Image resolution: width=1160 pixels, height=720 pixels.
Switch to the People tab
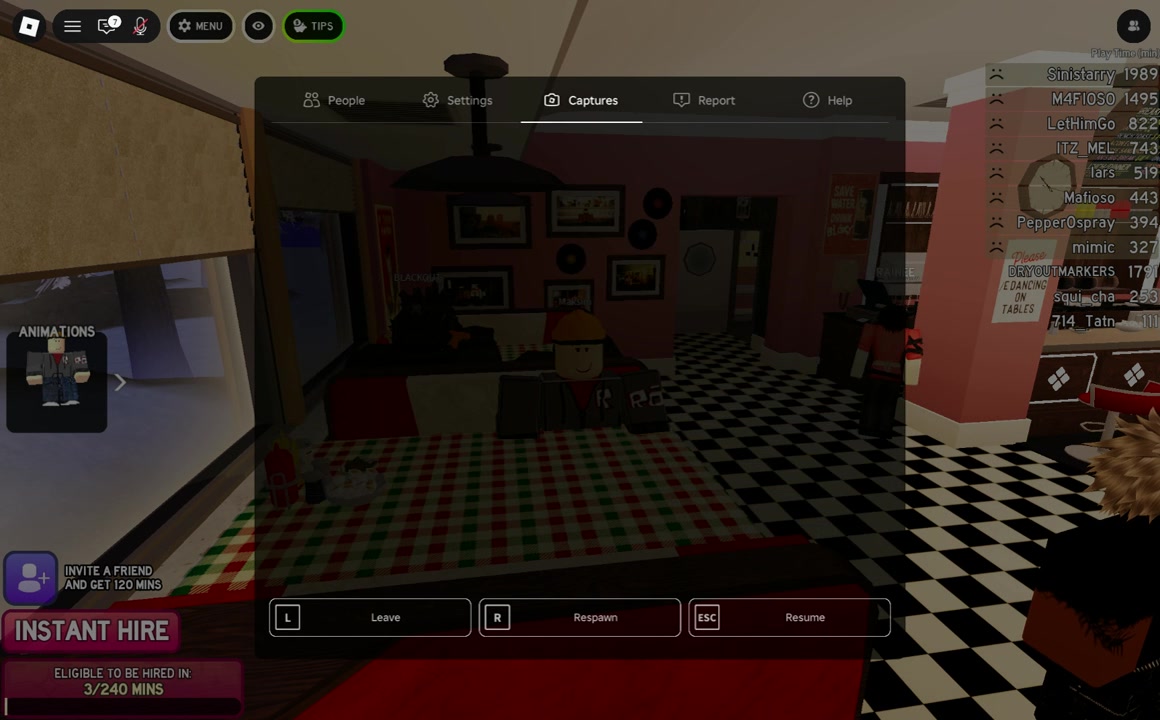point(334,100)
